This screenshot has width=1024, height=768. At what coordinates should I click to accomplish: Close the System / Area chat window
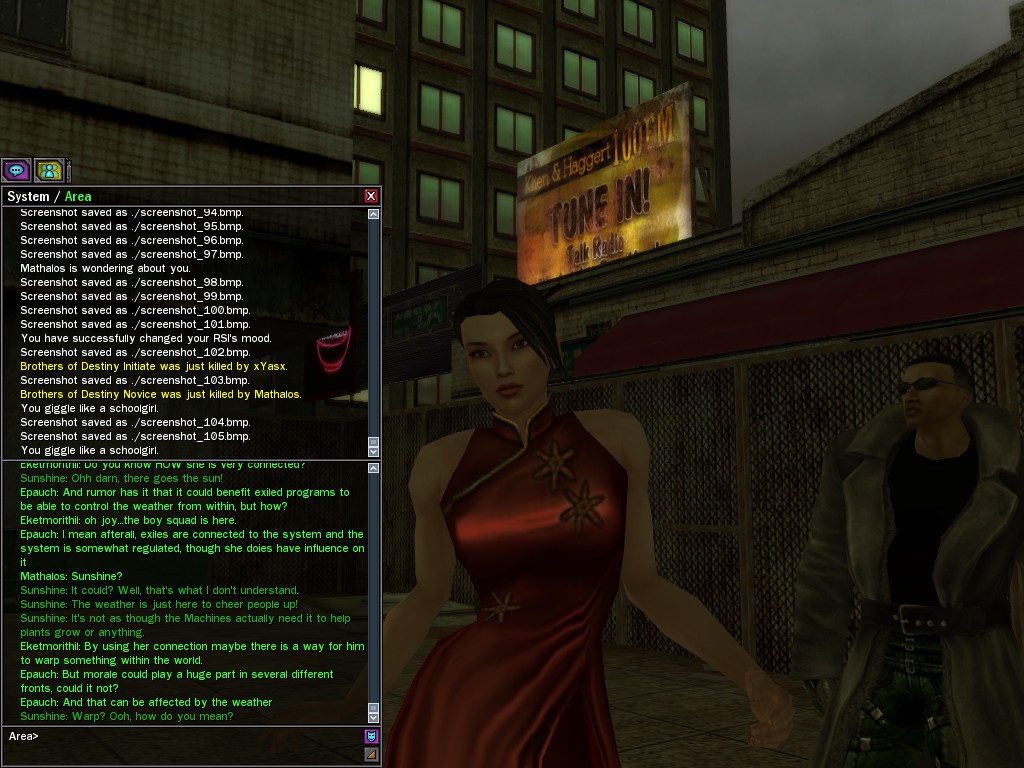(371, 196)
